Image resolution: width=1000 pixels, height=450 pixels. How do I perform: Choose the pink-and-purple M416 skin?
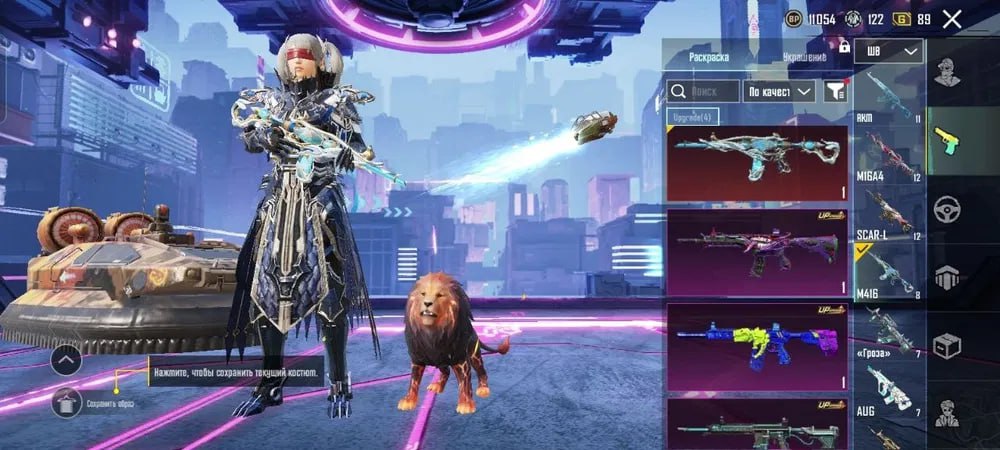point(756,251)
